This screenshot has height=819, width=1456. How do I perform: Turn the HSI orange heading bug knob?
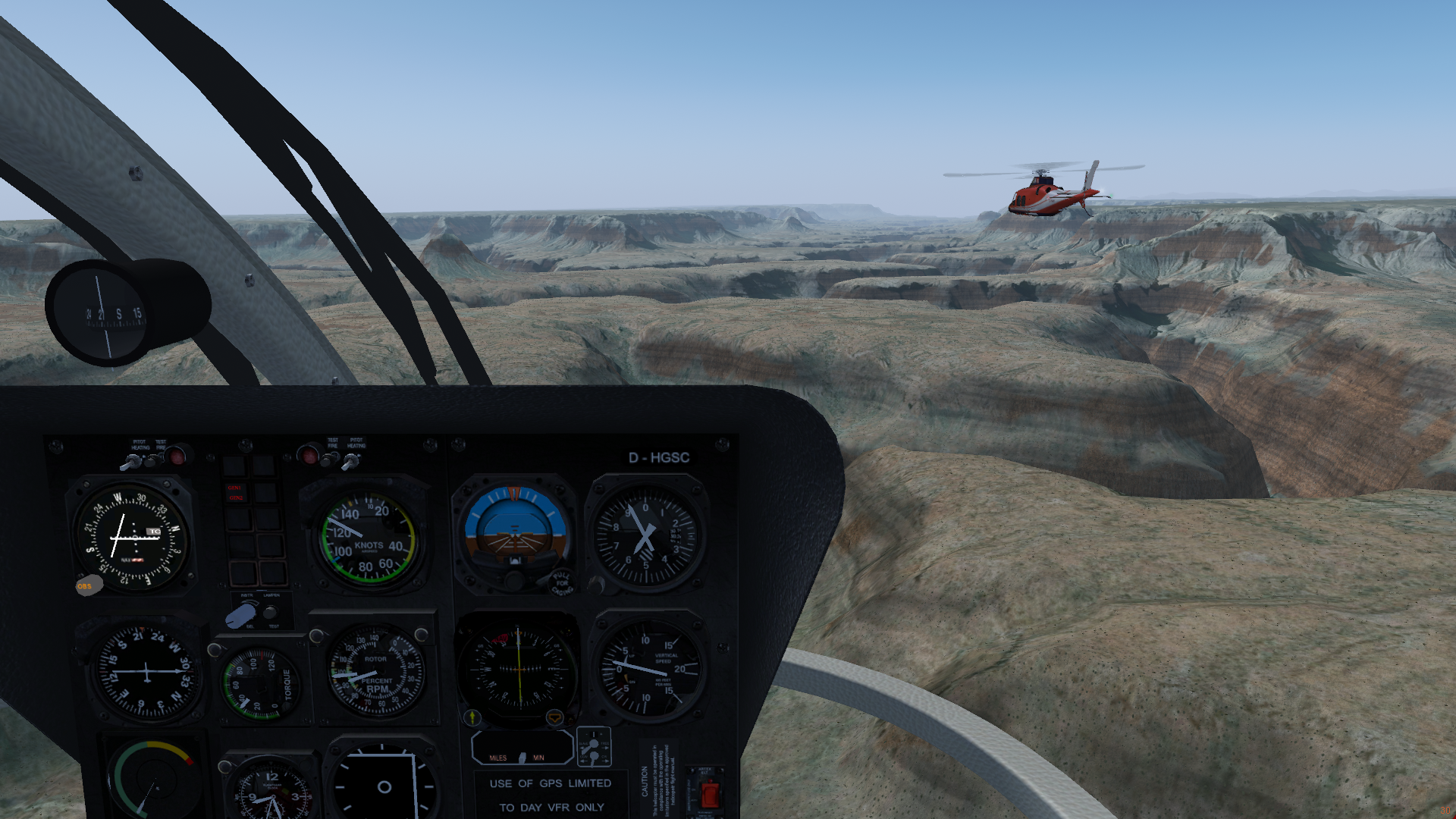coord(554,717)
